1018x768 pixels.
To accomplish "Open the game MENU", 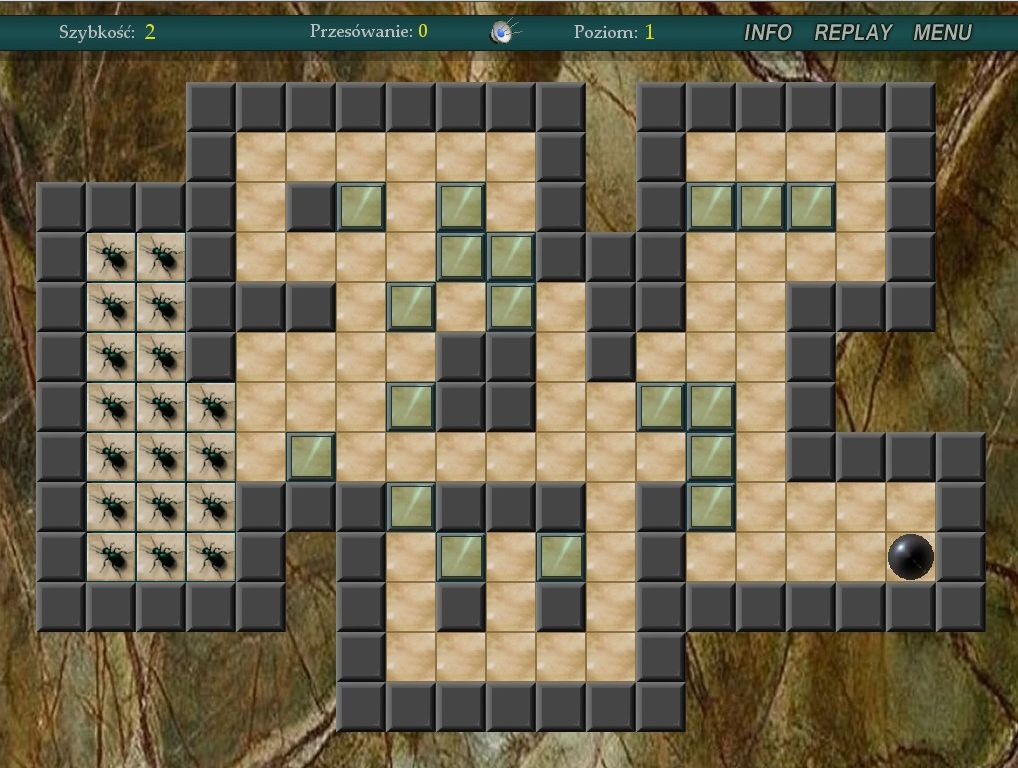I will (942, 33).
